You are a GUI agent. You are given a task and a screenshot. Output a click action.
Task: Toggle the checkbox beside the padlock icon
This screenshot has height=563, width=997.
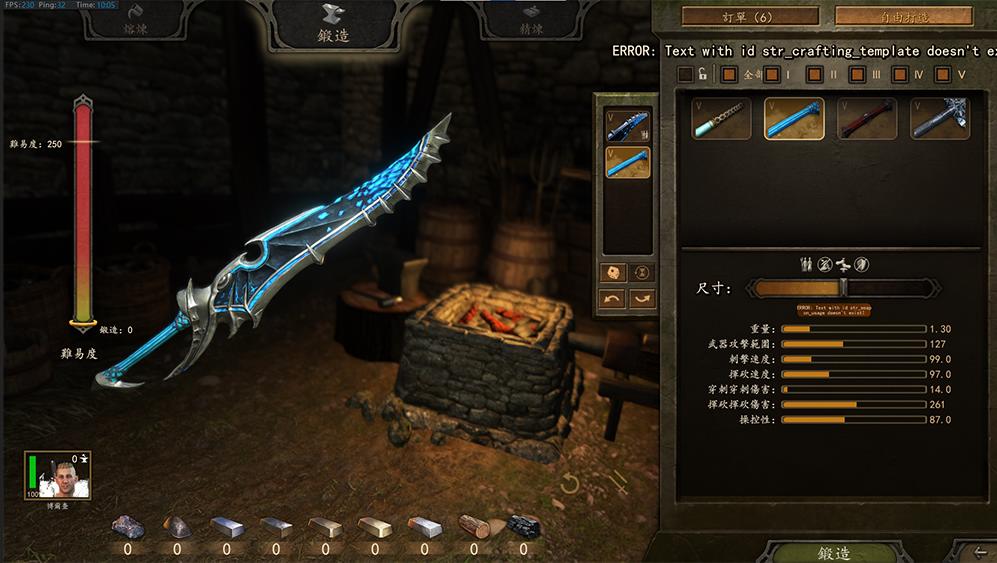coord(685,74)
